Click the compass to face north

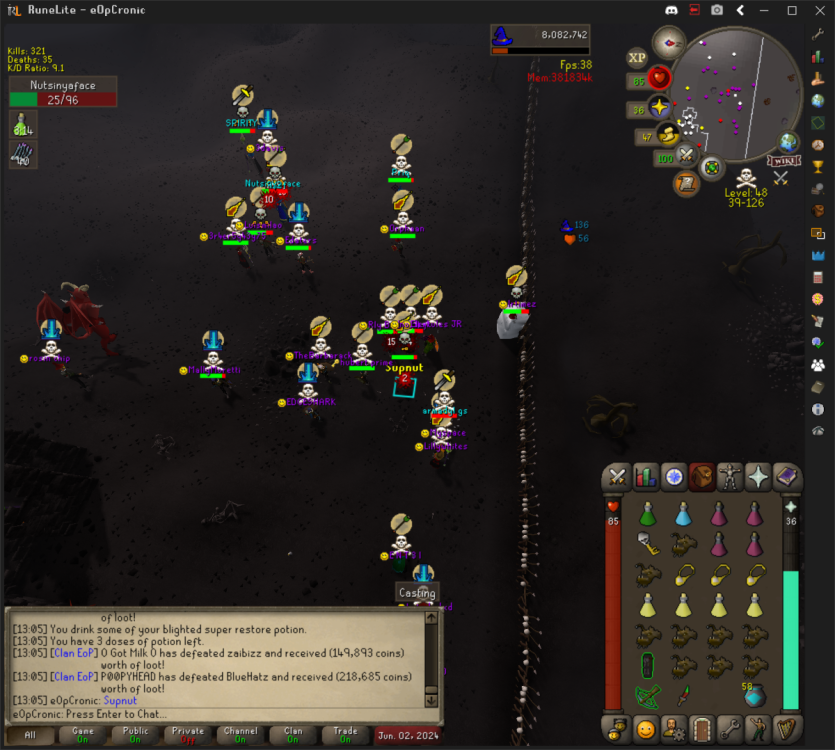click(x=668, y=42)
